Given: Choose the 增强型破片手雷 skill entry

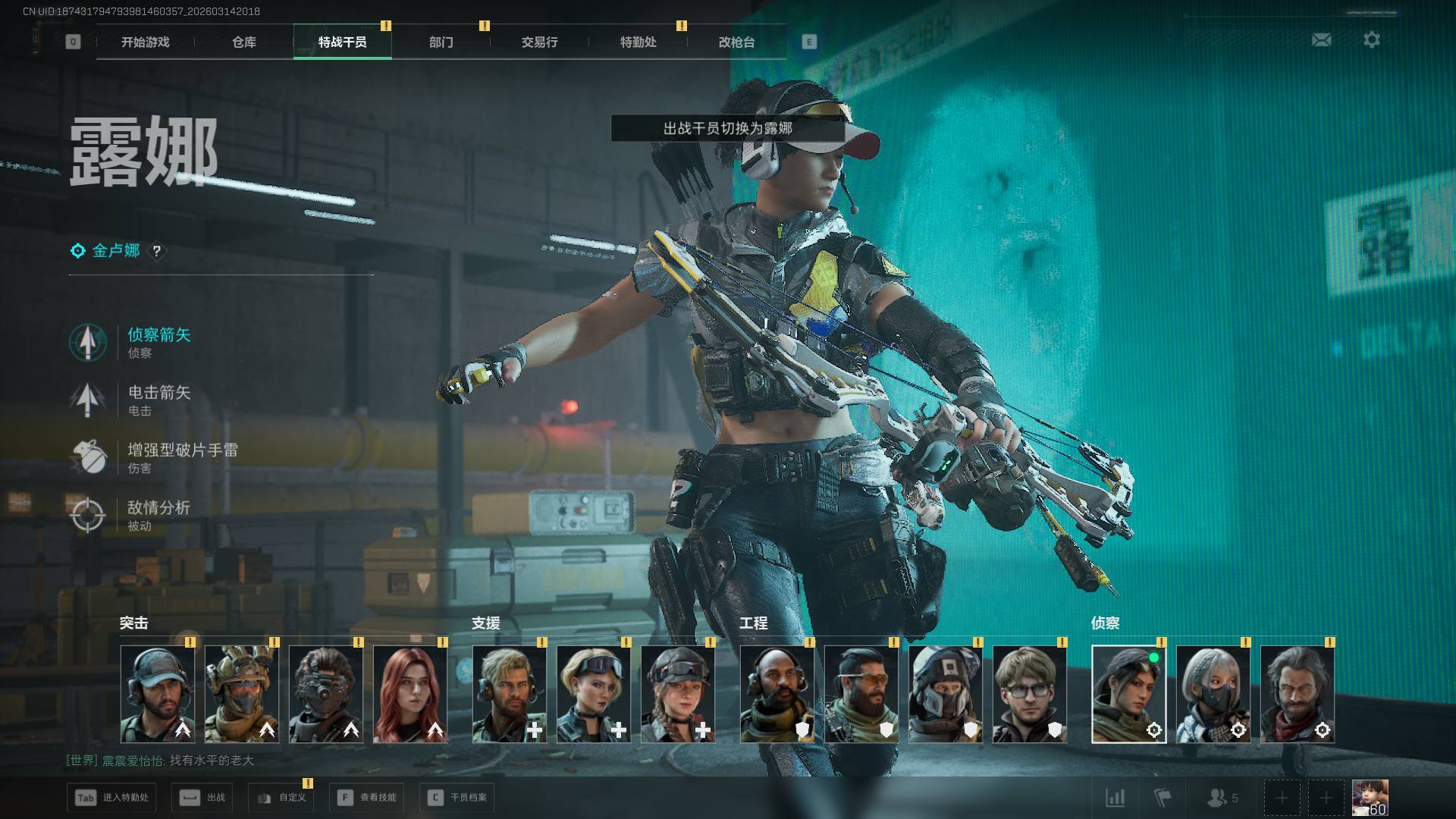Looking at the screenshot, I should coord(182,457).
